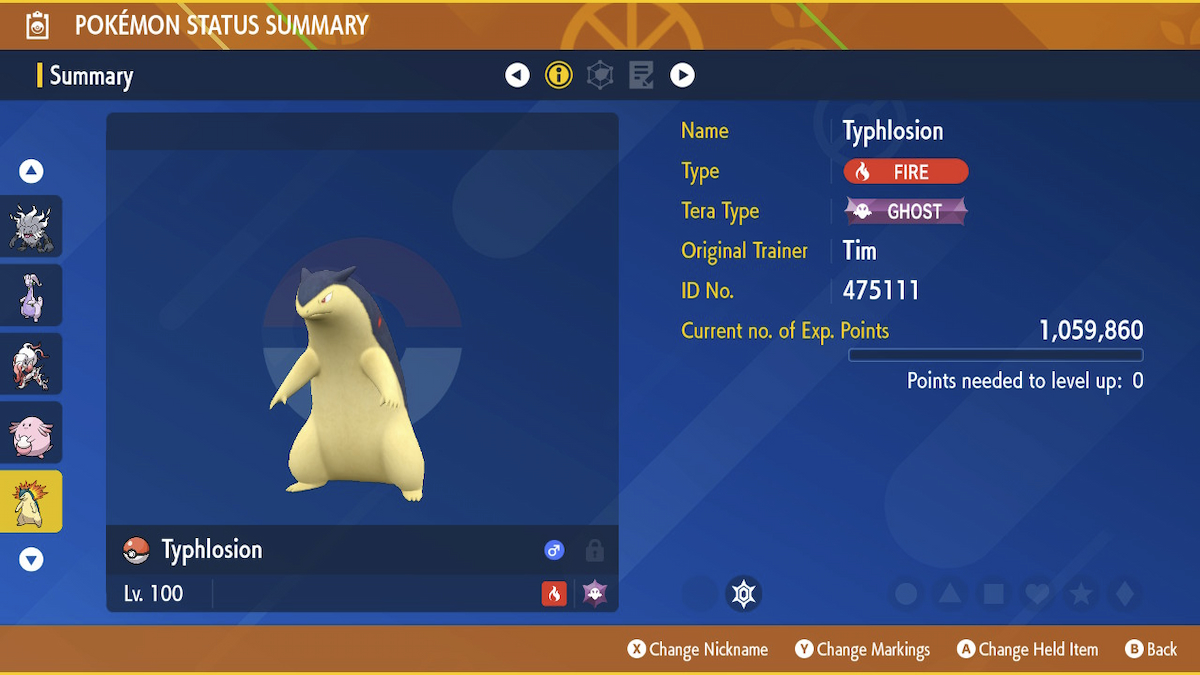Change Nickname of Typhlosion
The height and width of the screenshot is (675, 1200).
[x=698, y=650]
